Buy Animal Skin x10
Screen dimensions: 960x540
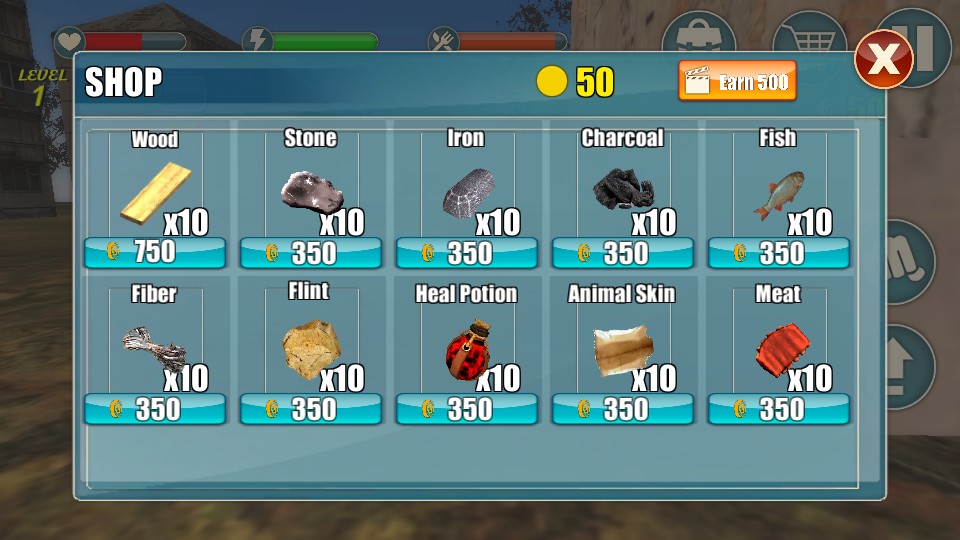(623, 409)
